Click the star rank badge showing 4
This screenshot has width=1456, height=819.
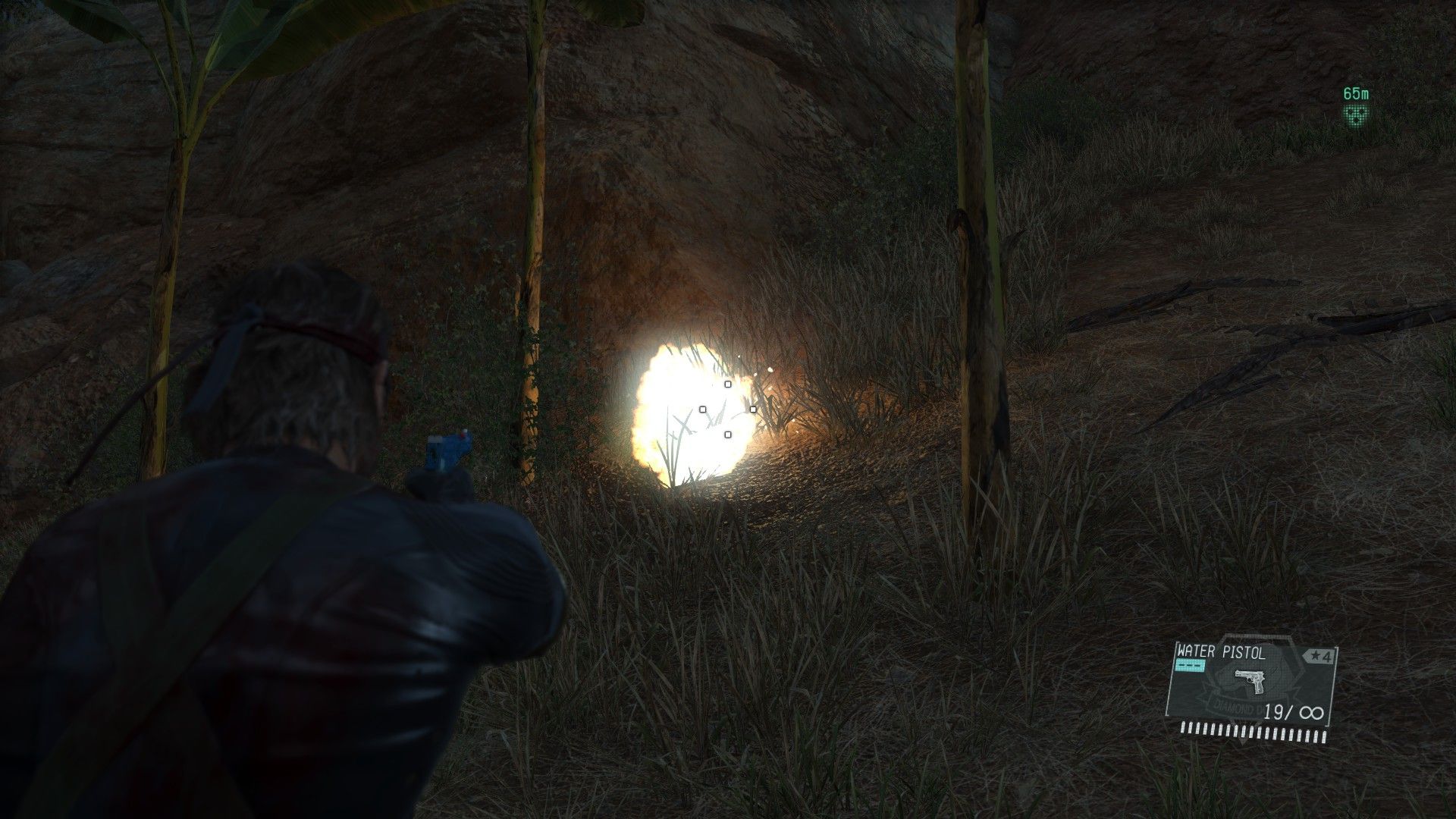point(1319,655)
